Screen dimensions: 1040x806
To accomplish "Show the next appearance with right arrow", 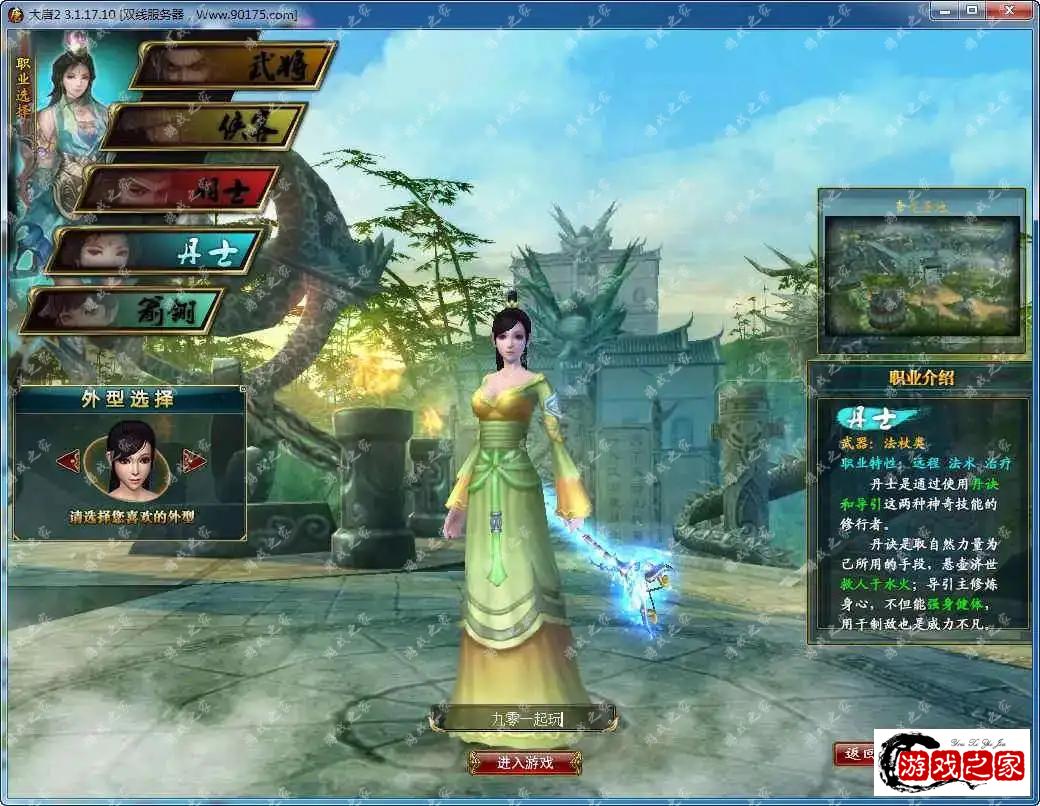I will pos(194,461).
